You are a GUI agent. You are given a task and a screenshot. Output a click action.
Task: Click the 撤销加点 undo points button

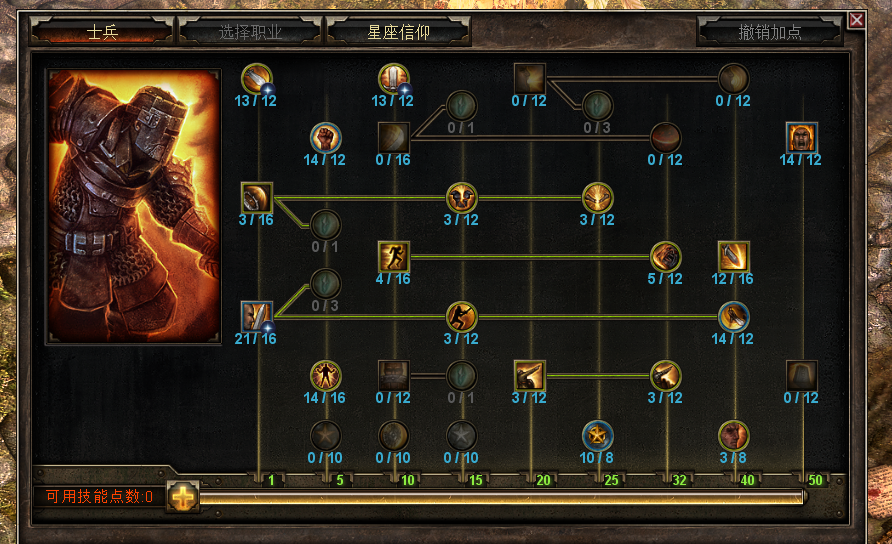pos(769,31)
